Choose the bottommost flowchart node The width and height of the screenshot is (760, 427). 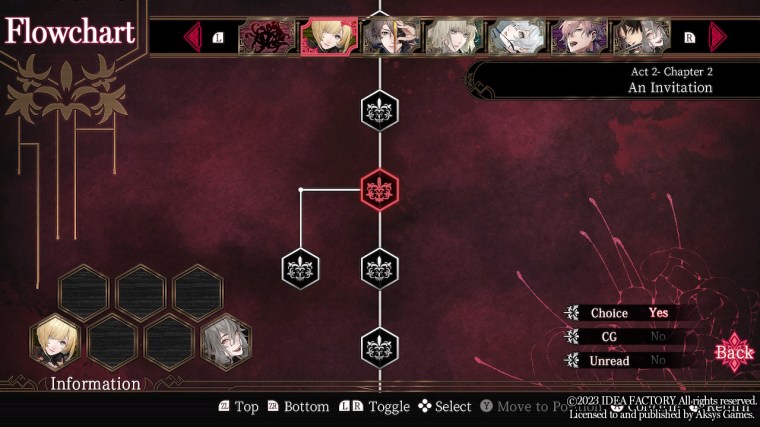[380, 348]
